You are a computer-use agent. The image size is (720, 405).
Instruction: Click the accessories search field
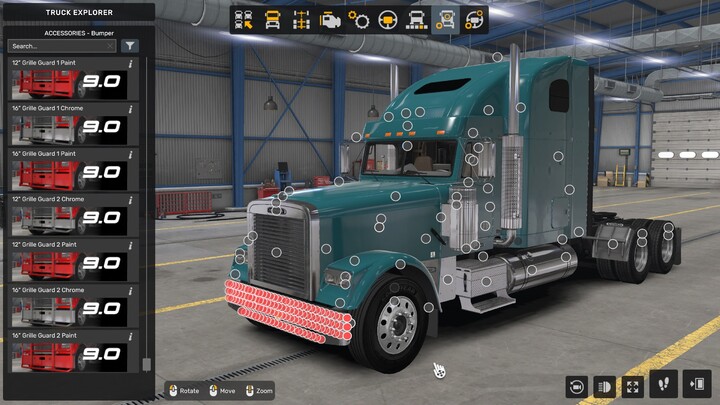coord(60,46)
